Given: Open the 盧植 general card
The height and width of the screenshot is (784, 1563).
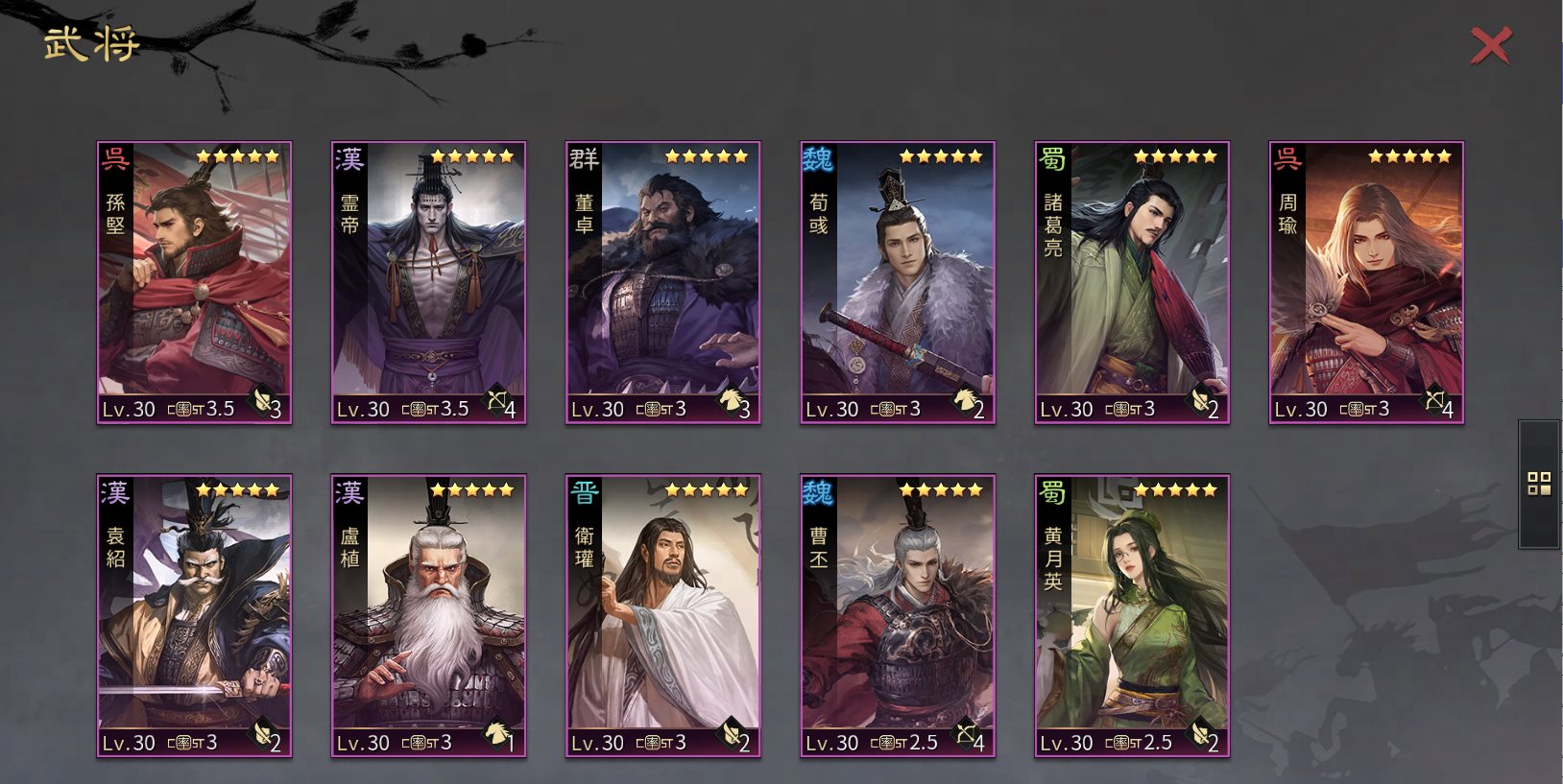Looking at the screenshot, I should click(428, 615).
